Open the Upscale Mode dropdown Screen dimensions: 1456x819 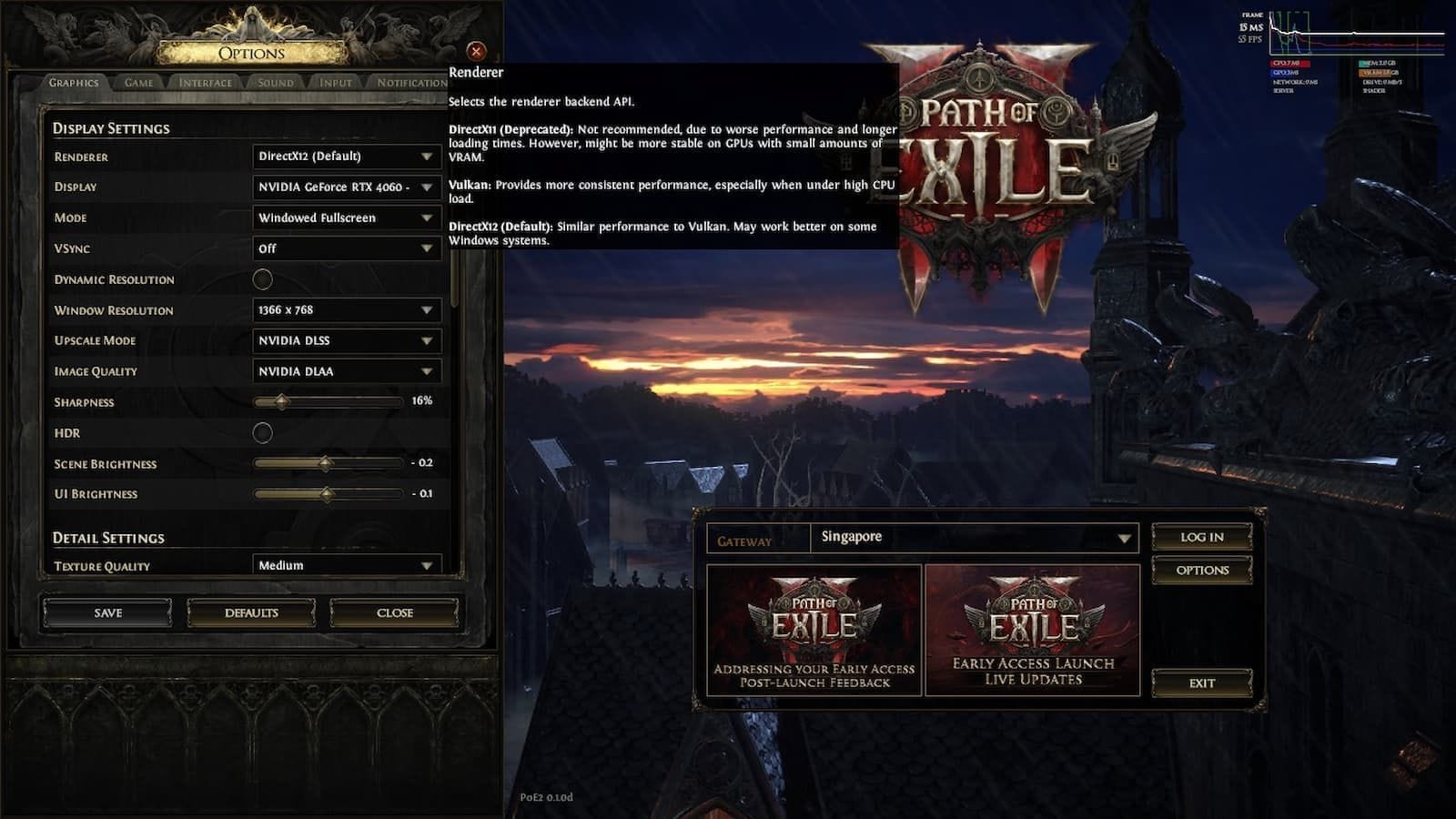346,340
